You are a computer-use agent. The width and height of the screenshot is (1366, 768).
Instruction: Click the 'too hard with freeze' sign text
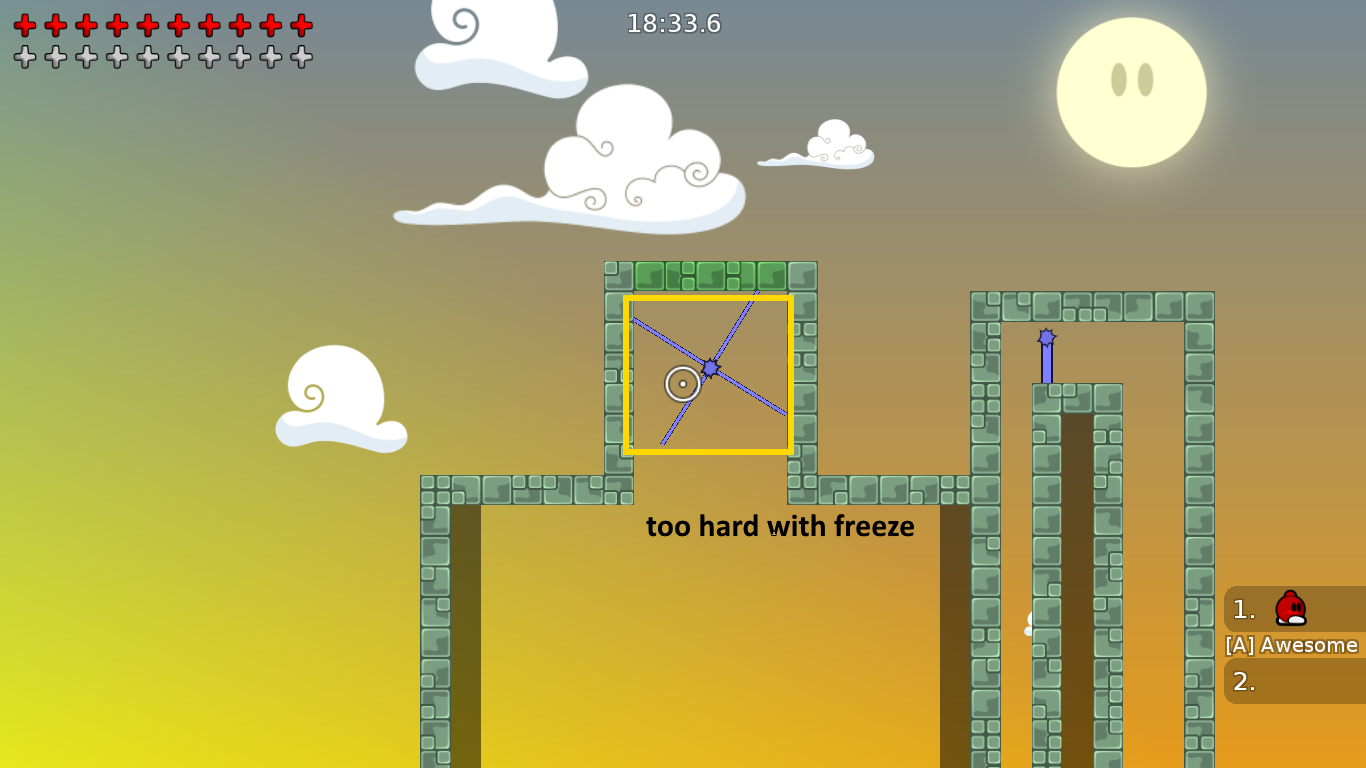(780, 526)
